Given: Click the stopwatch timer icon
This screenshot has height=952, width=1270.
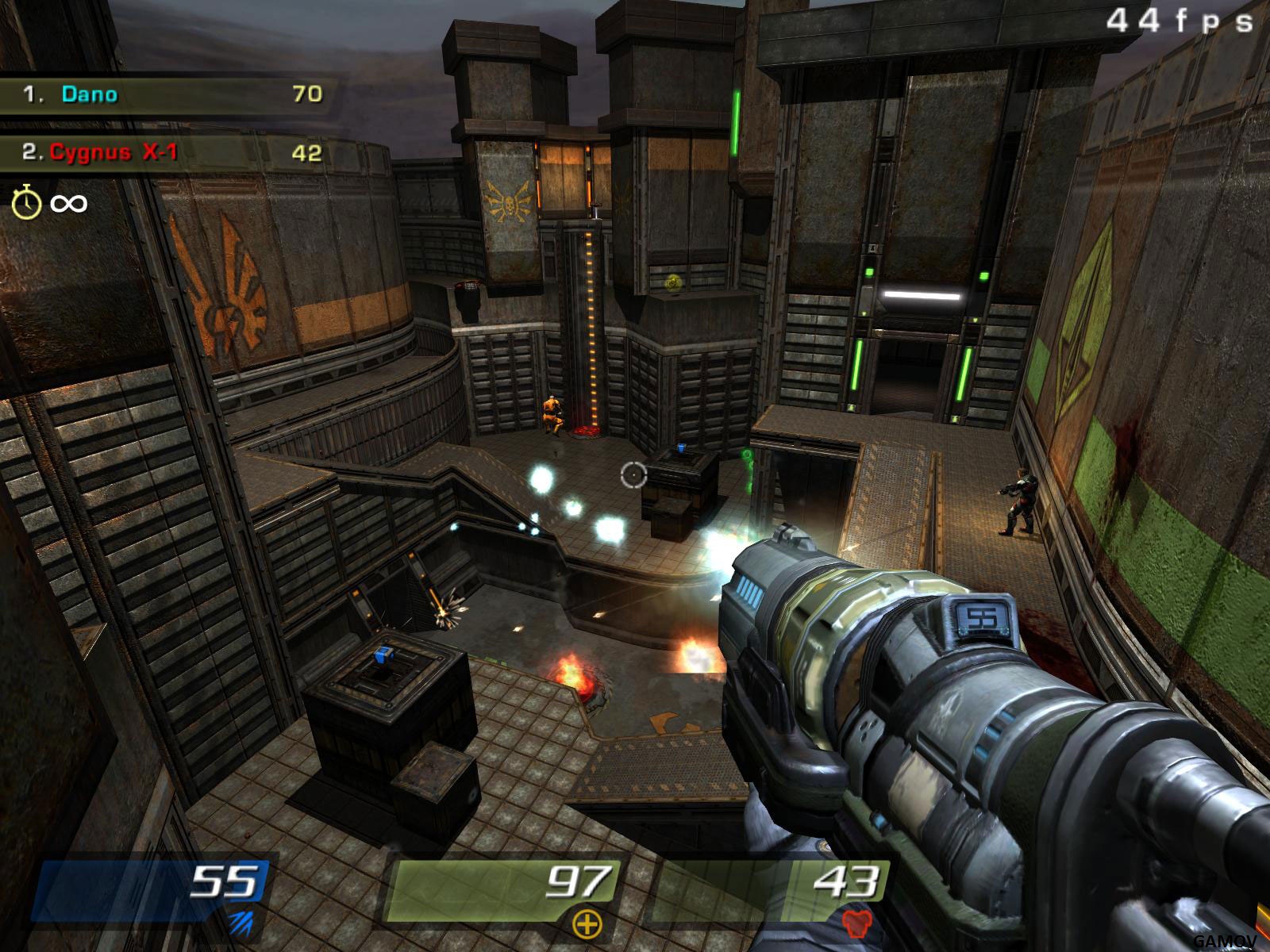Looking at the screenshot, I should [x=26, y=203].
